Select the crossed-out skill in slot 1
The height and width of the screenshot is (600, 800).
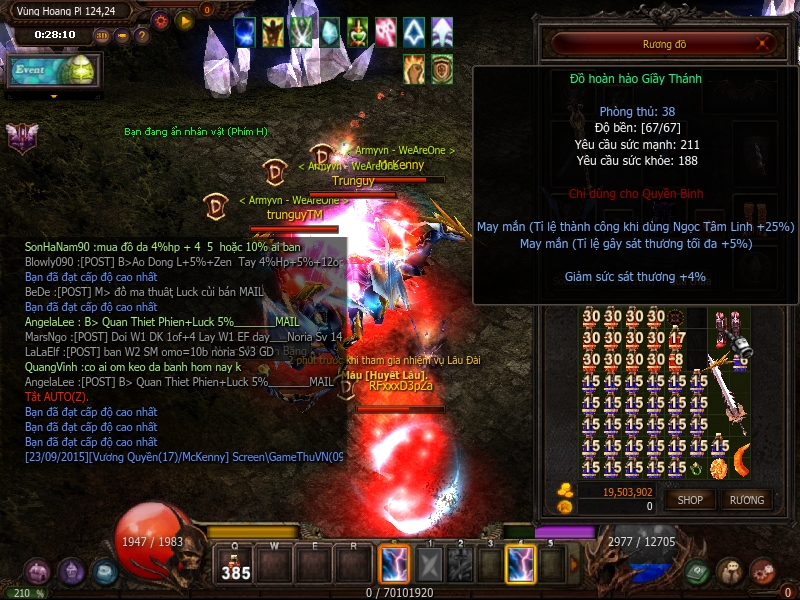pyautogui.click(x=428, y=566)
